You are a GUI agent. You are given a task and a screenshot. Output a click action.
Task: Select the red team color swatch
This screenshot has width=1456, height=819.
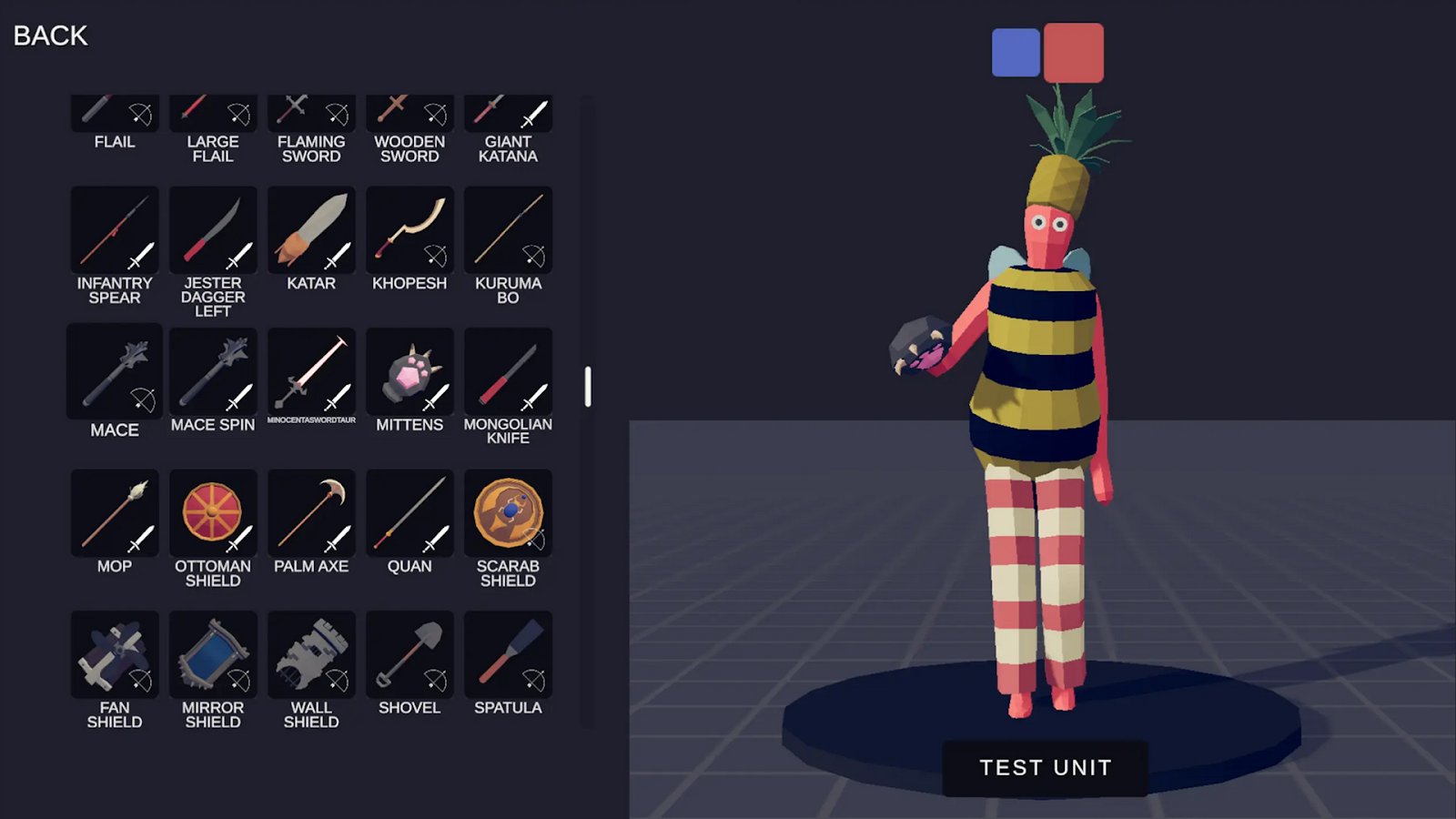[x=1075, y=52]
